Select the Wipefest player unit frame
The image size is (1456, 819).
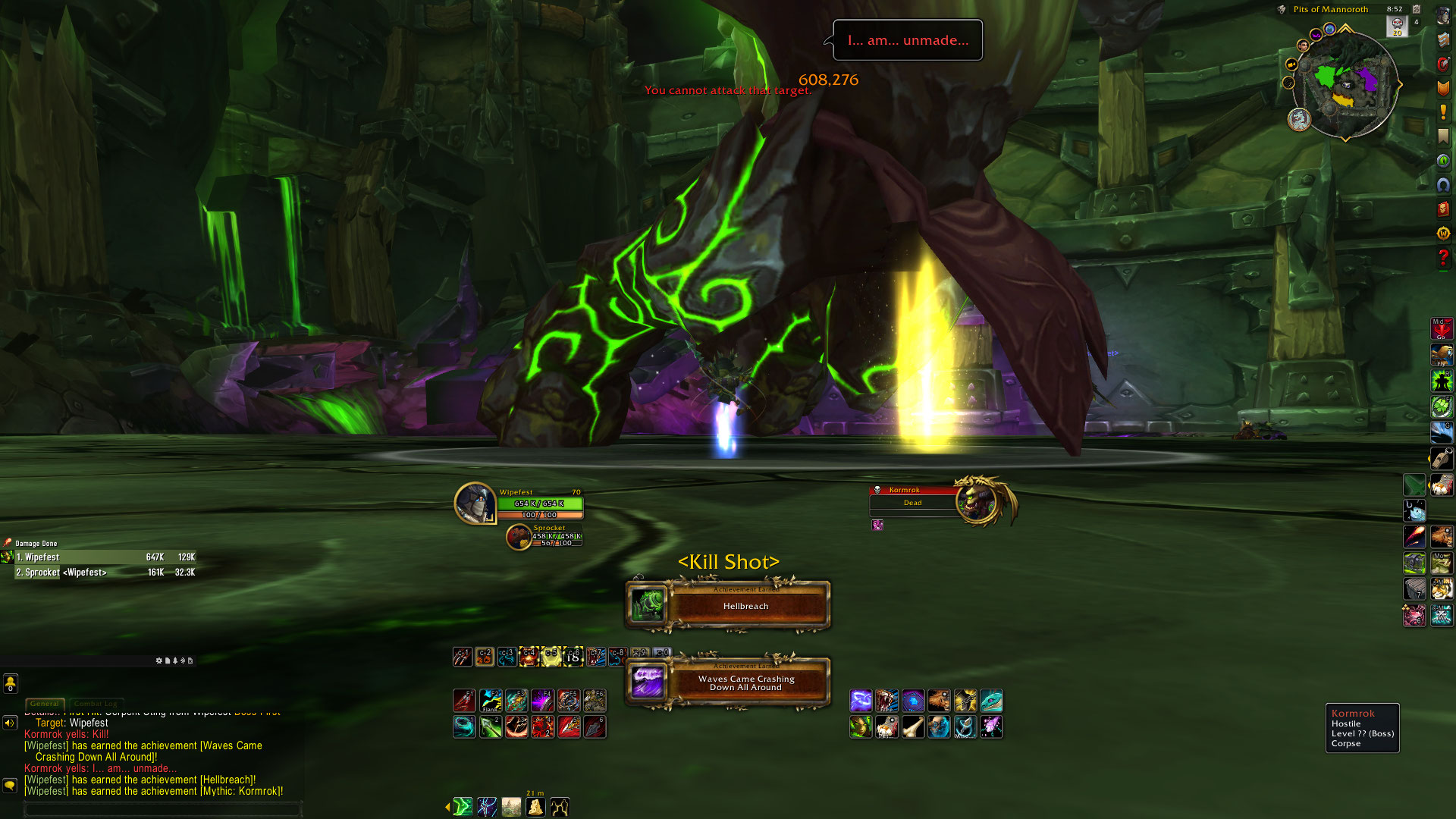click(519, 503)
